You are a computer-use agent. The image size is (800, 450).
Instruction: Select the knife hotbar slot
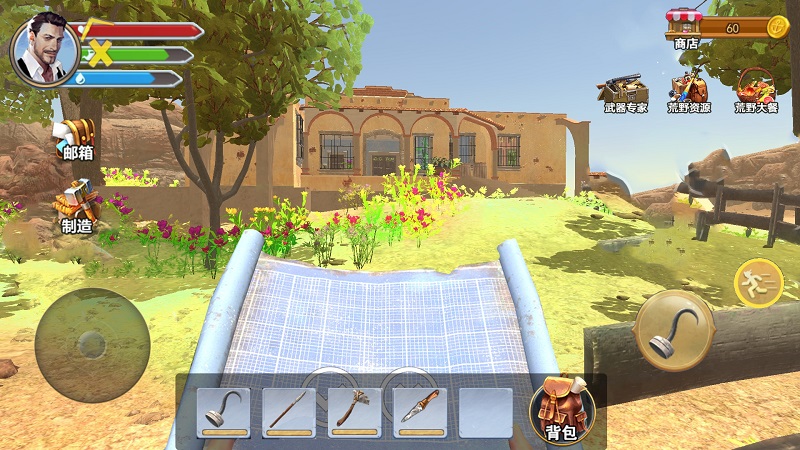[420, 411]
